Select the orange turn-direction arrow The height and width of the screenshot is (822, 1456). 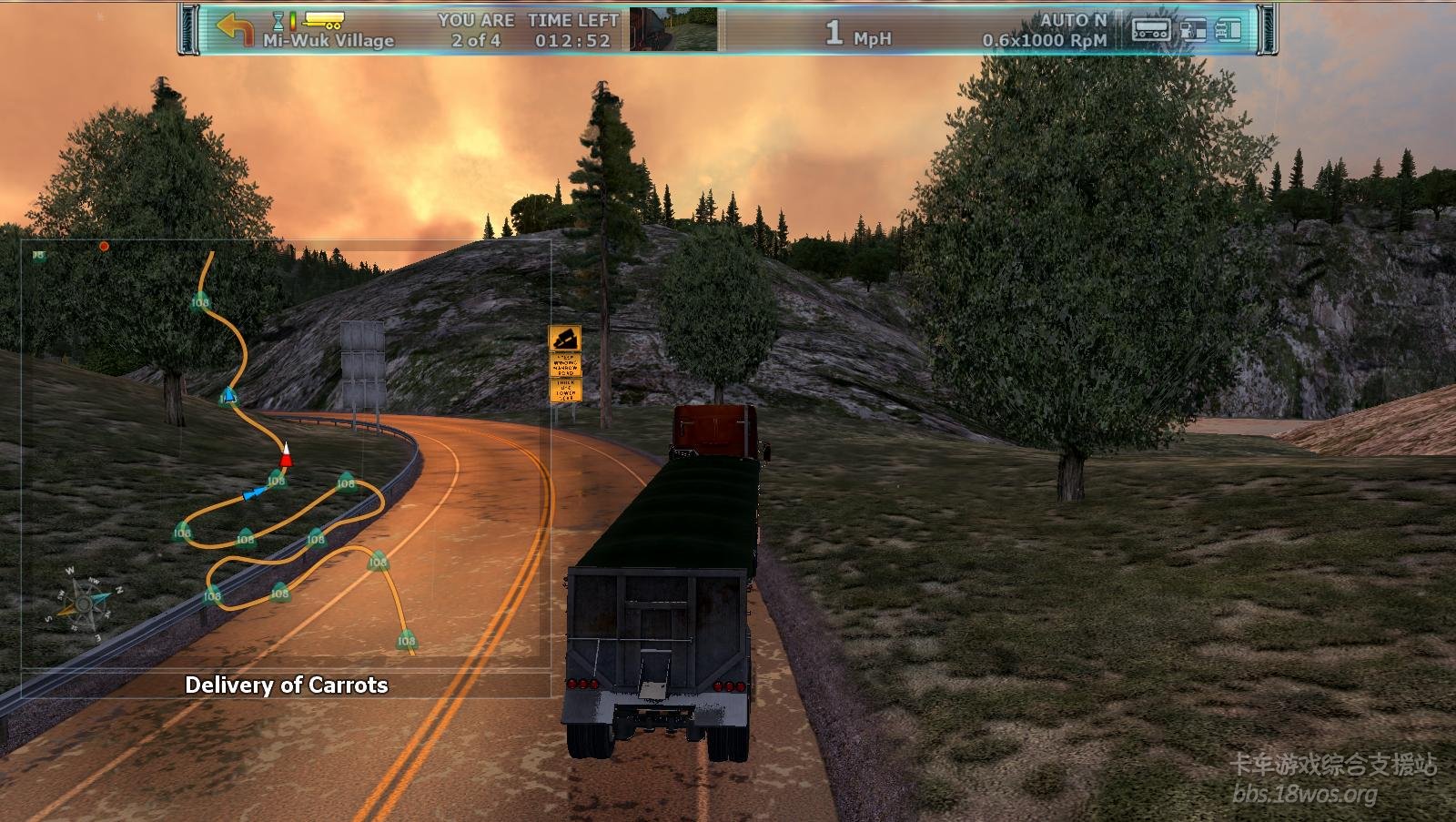coord(235,28)
